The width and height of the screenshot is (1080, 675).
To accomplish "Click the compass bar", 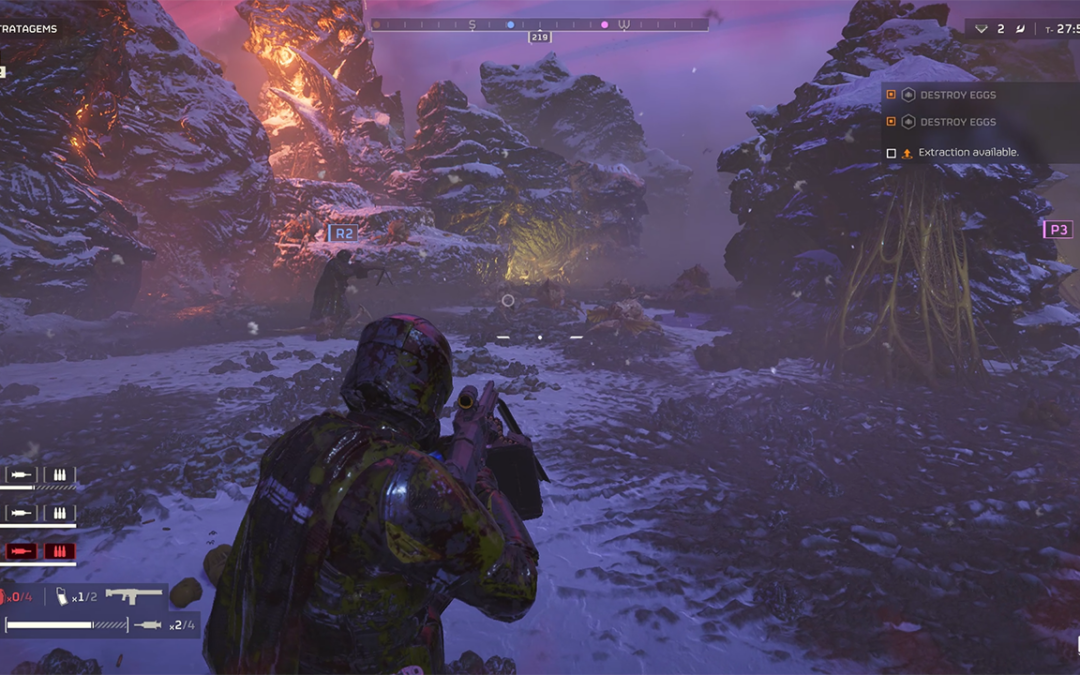I will tap(539, 24).
